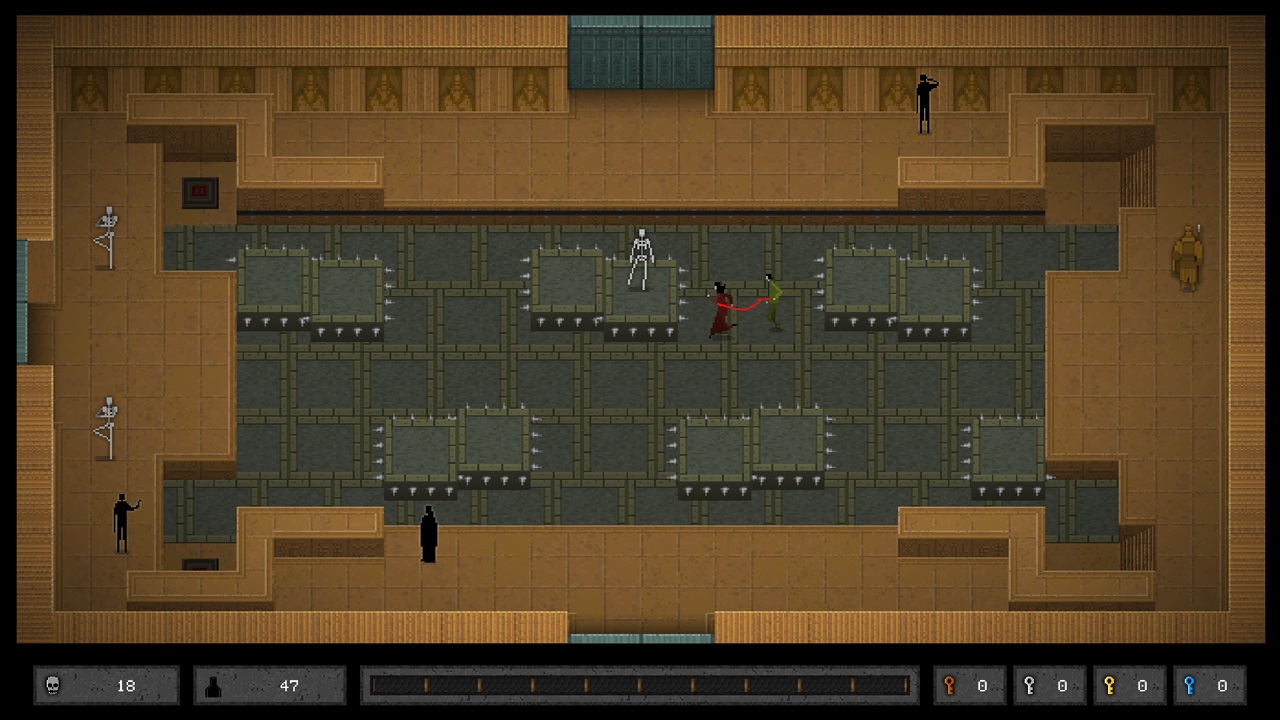Screen dimensions: 1280x720
Task: Click the bronze key icon
Action: 948,686
